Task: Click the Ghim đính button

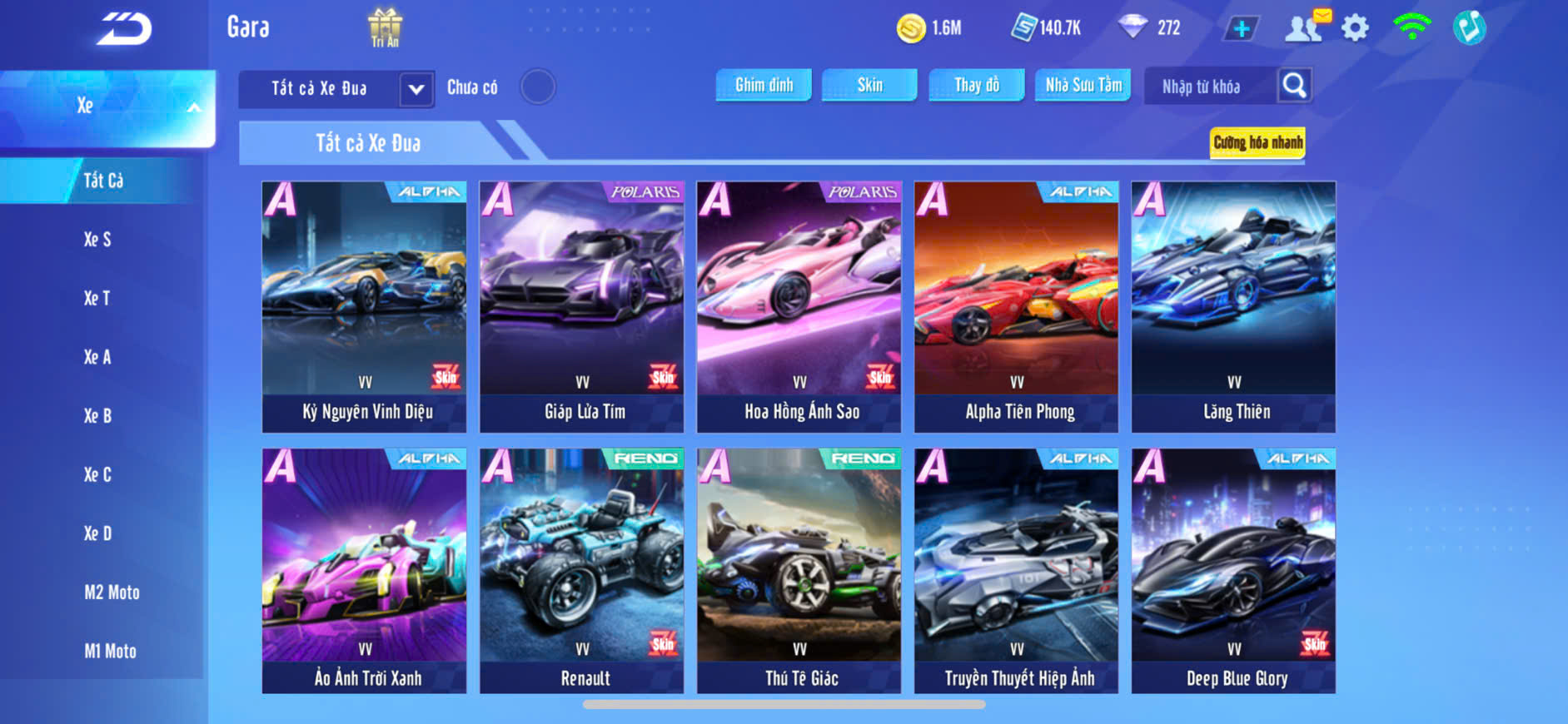Action: pyautogui.click(x=764, y=85)
